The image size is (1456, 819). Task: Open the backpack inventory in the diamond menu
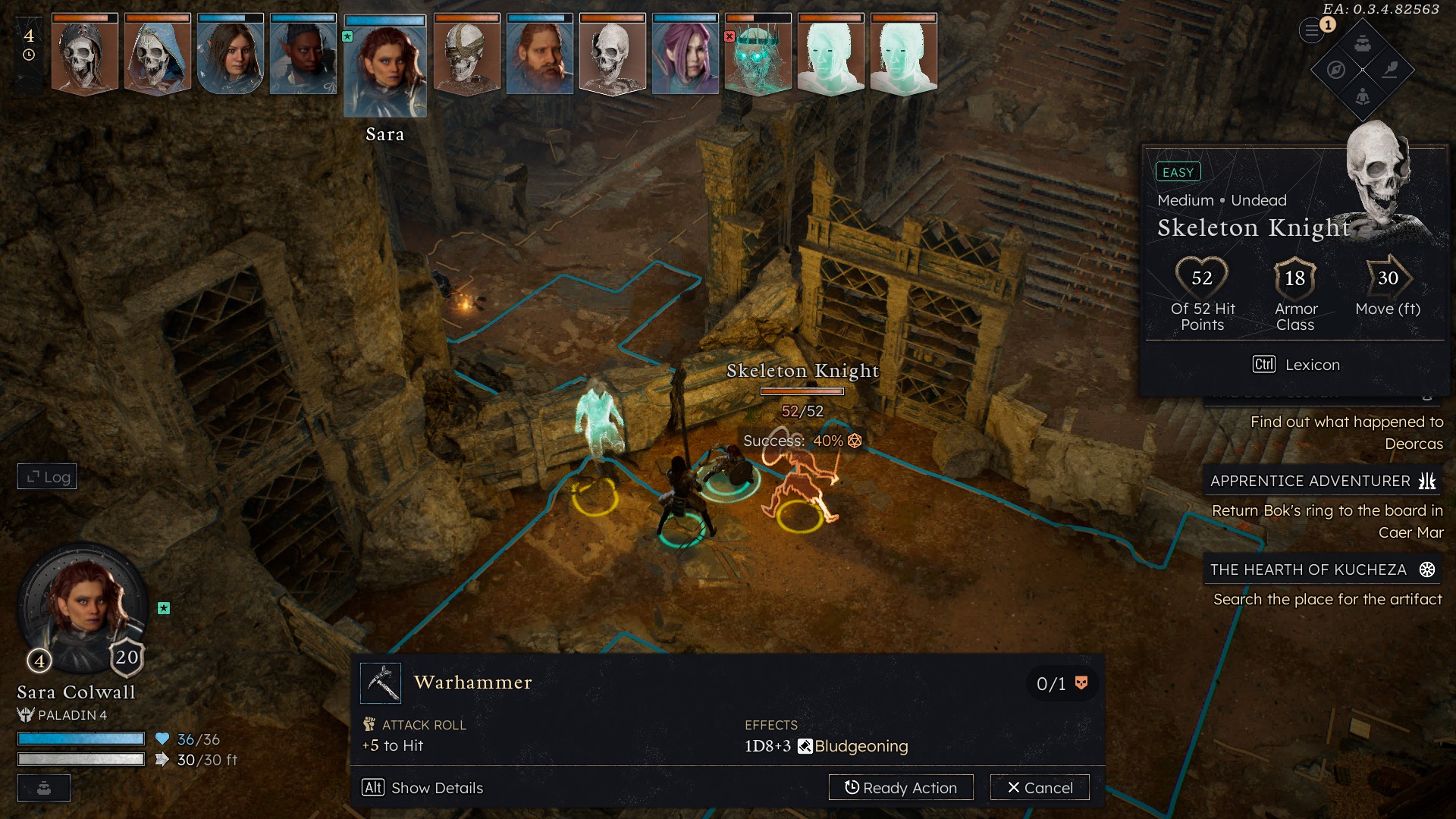(x=1363, y=43)
